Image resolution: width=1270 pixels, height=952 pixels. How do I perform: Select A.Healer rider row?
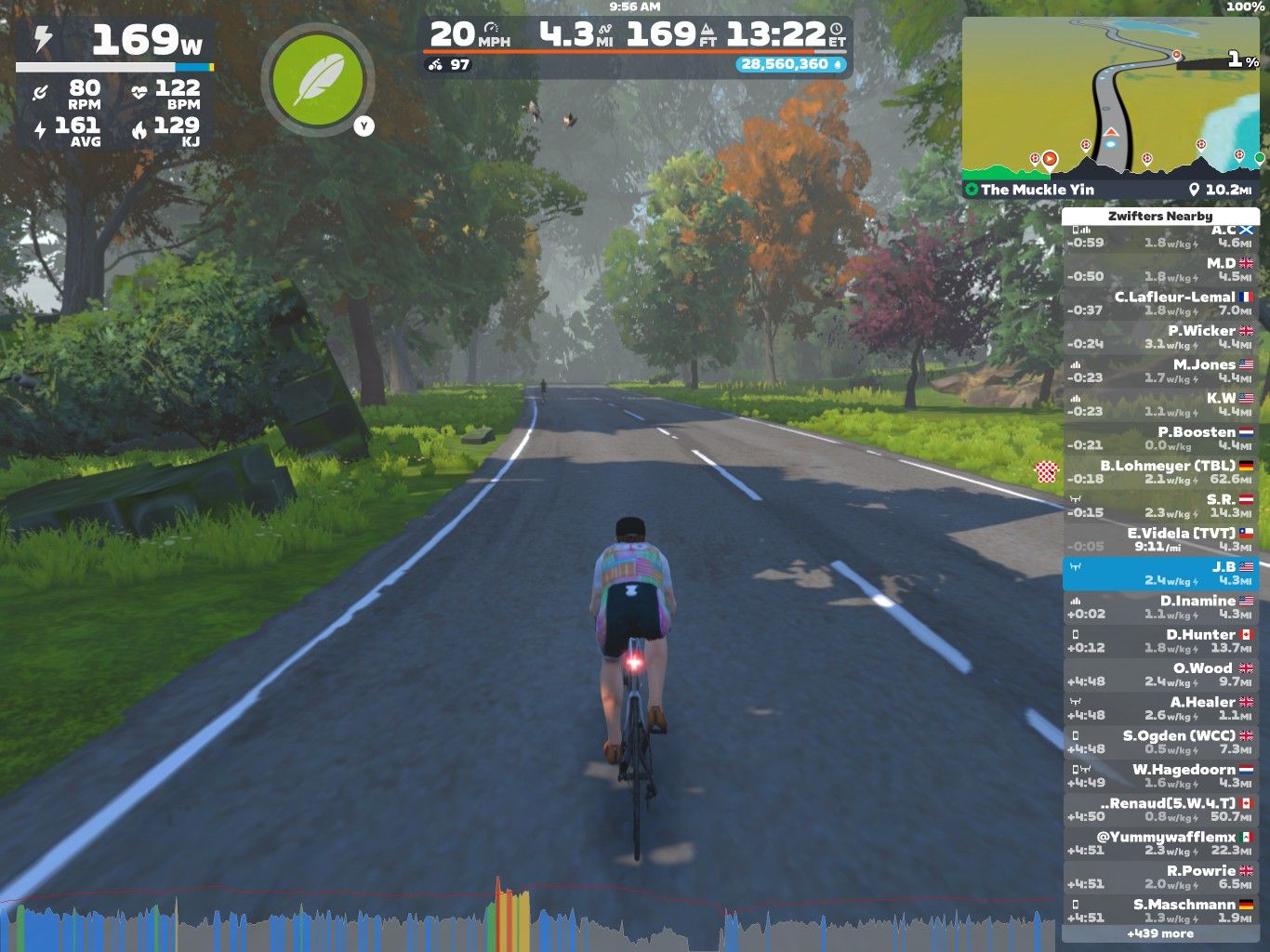coord(1160,708)
